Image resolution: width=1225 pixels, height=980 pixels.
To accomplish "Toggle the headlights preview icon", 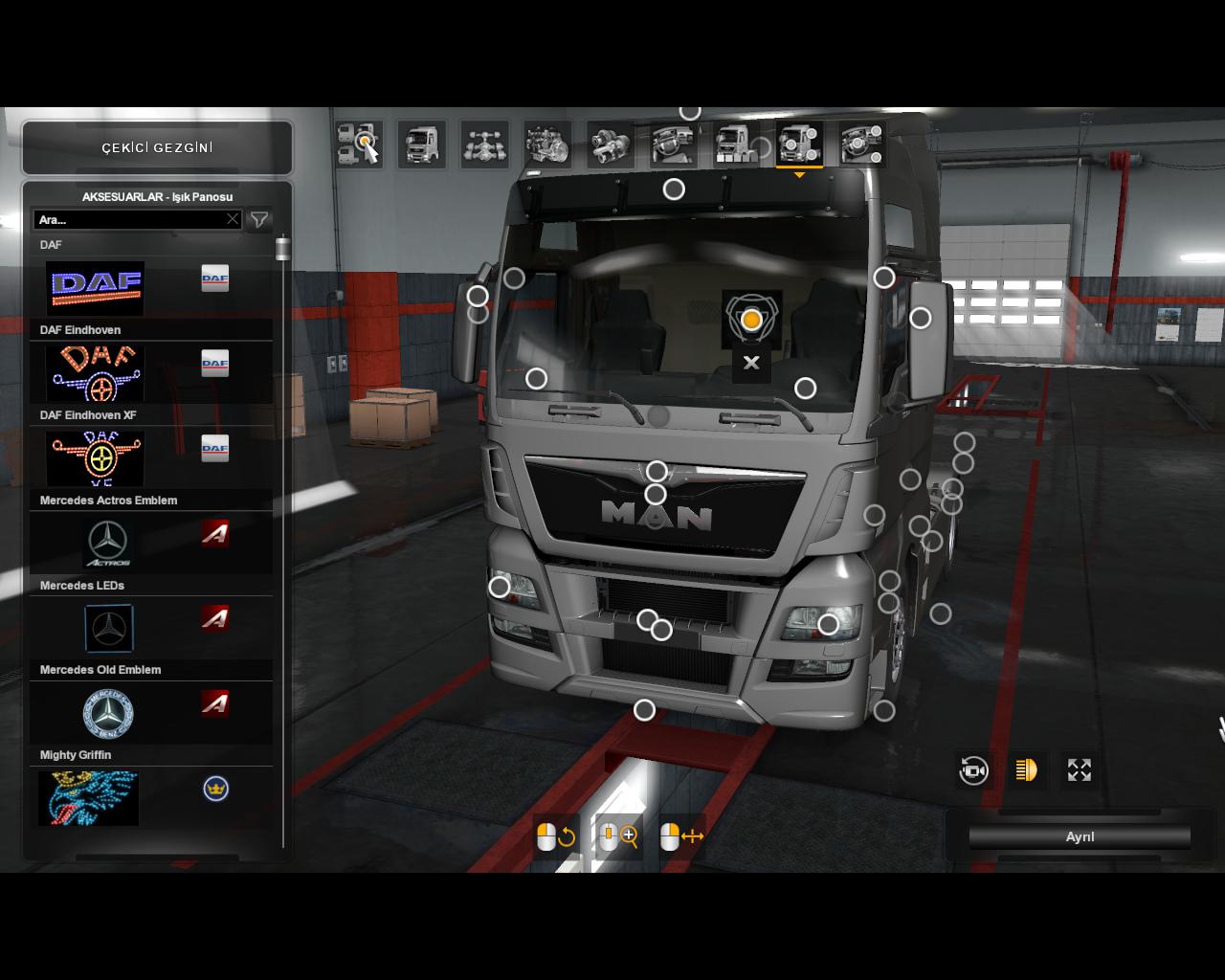I will coord(1026,770).
